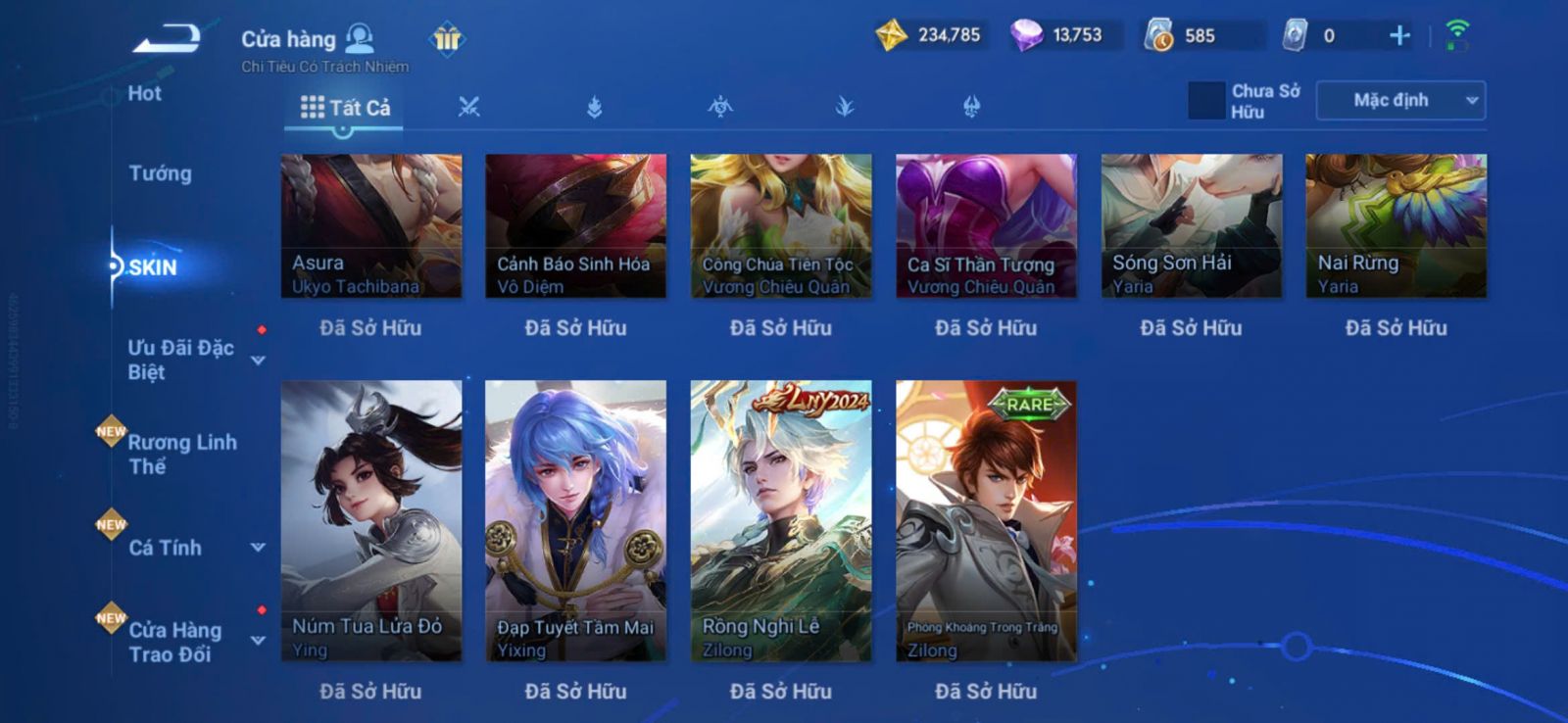Switch to the Tất Cả tab
Image resolution: width=1568 pixels, height=723 pixels.
[x=345, y=108]
